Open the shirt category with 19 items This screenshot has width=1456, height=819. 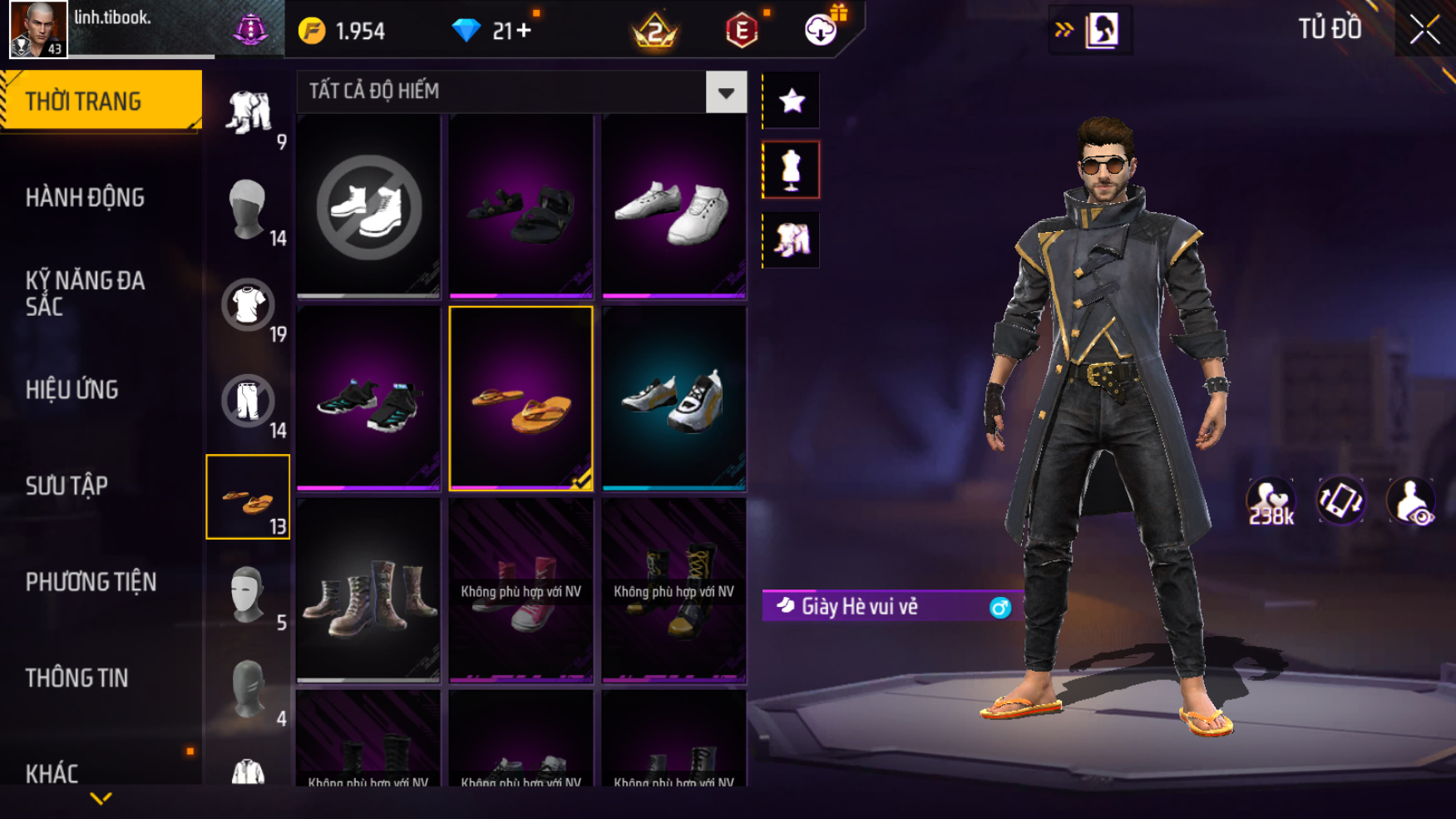249,306
